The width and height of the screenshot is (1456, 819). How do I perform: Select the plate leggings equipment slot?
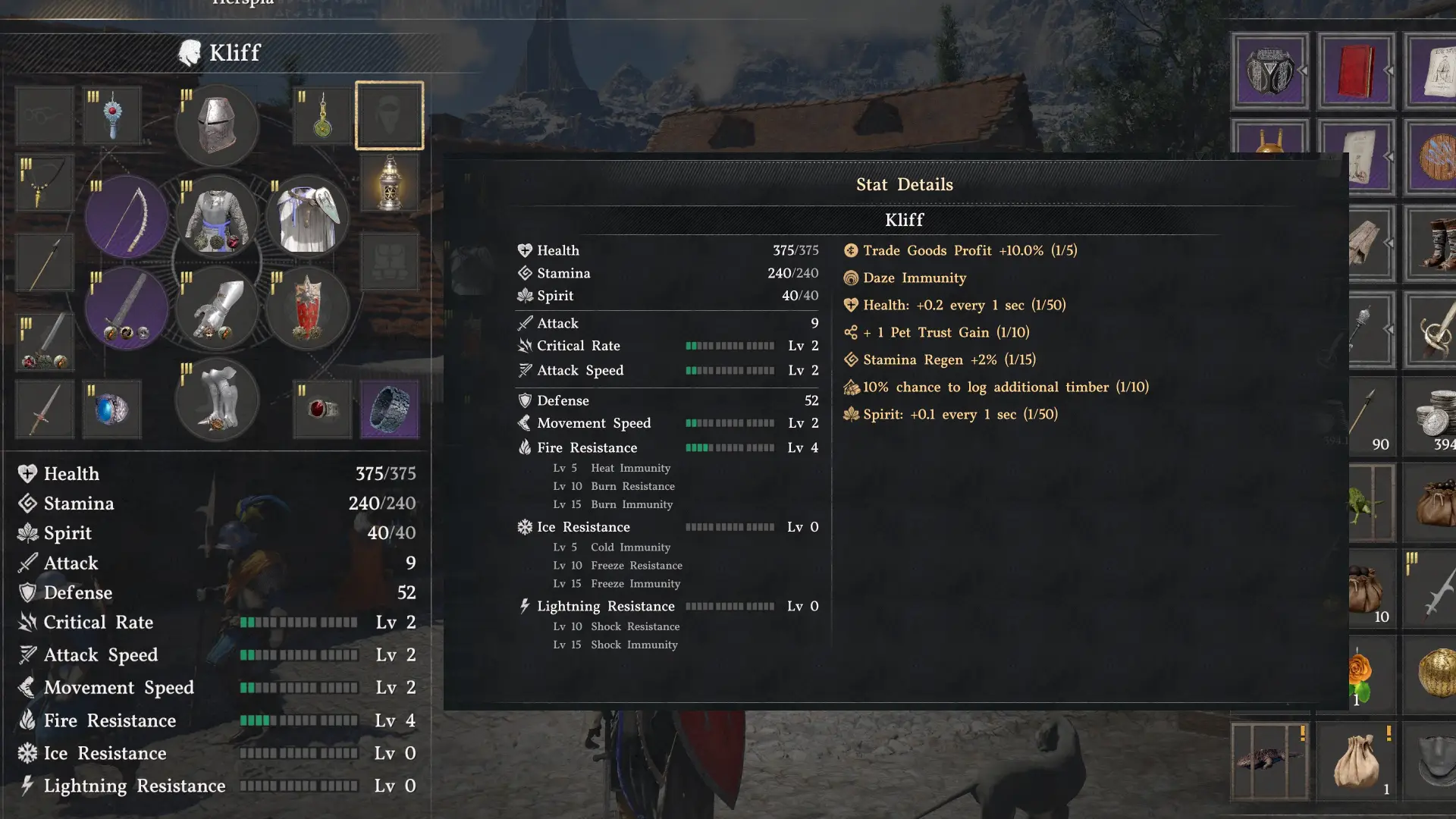pos(218,400)
